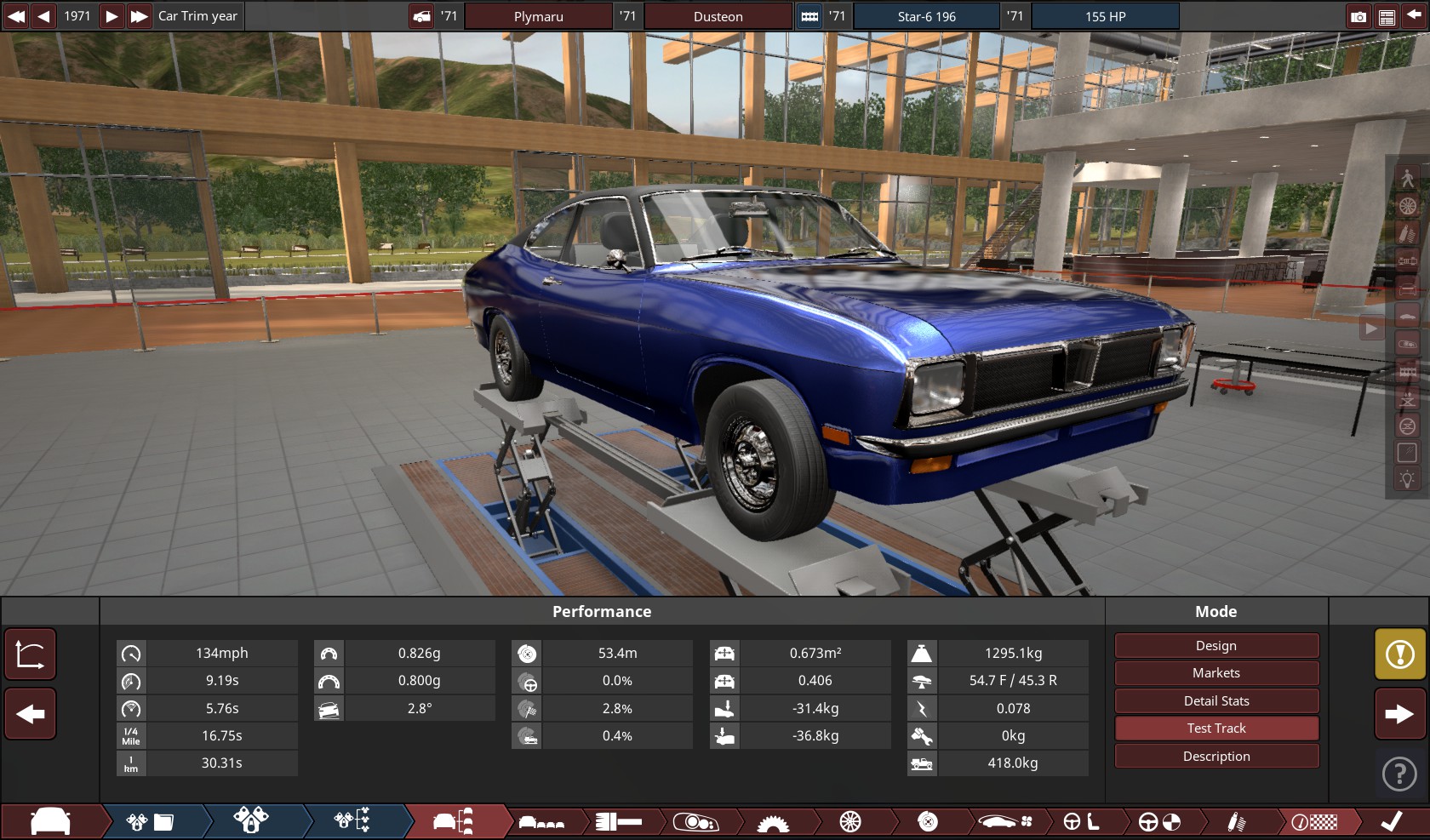Take a screenshot with the camera icon

click(1358, 16)
